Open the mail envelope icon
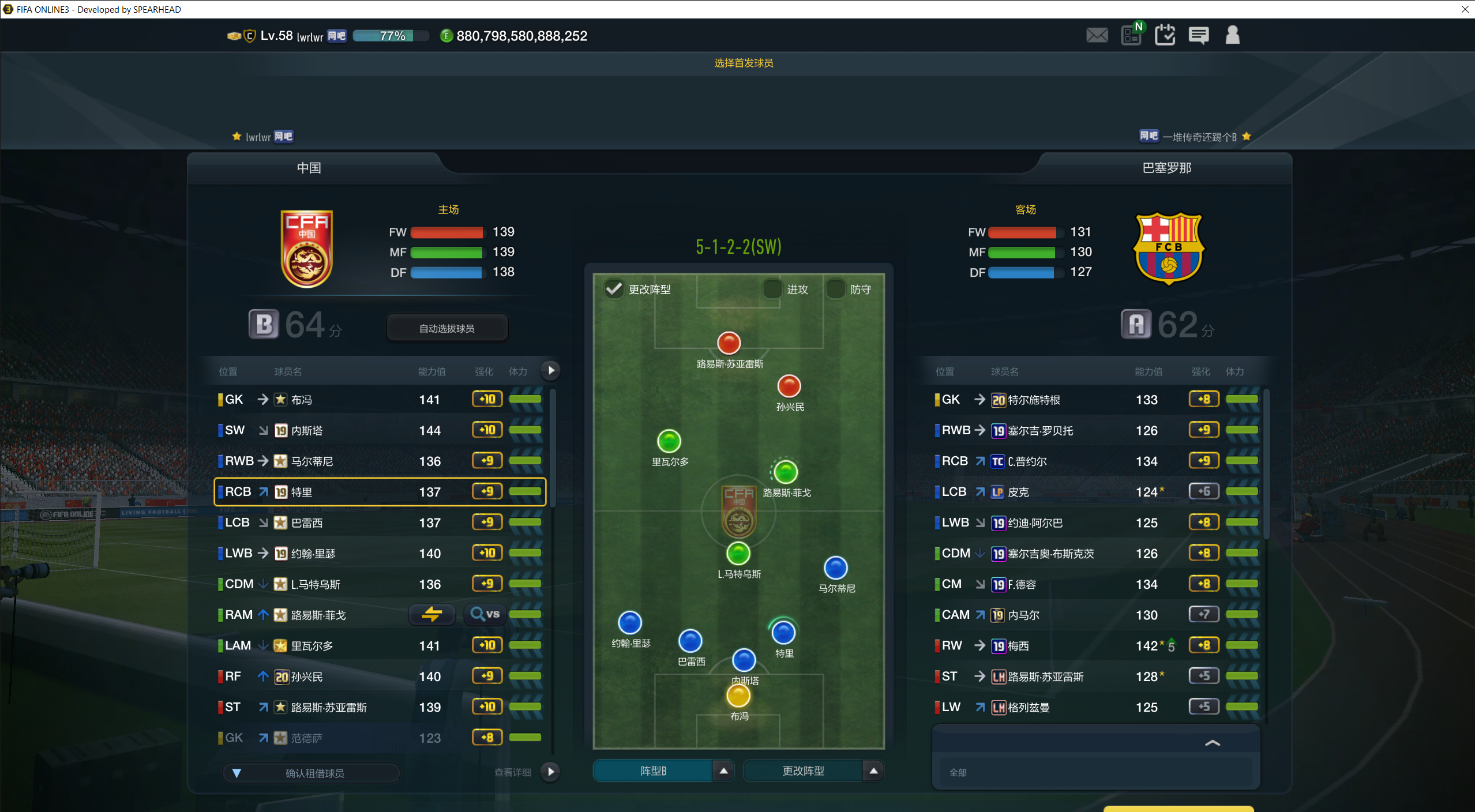The width and height of the screenshot is (1475, 812). 1097,36
